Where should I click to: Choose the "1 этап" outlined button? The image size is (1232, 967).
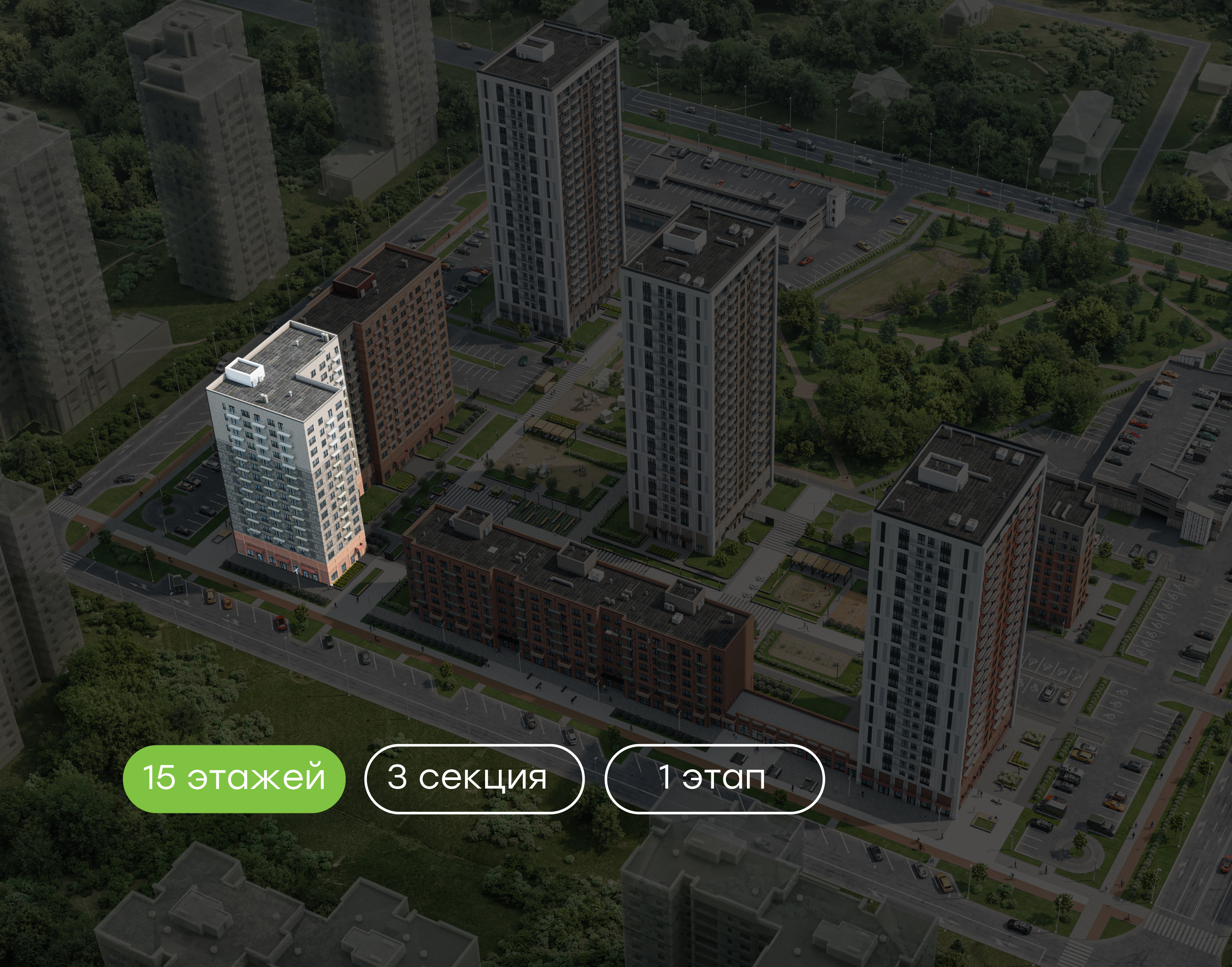pyautogui.click(x=714, y=778)
